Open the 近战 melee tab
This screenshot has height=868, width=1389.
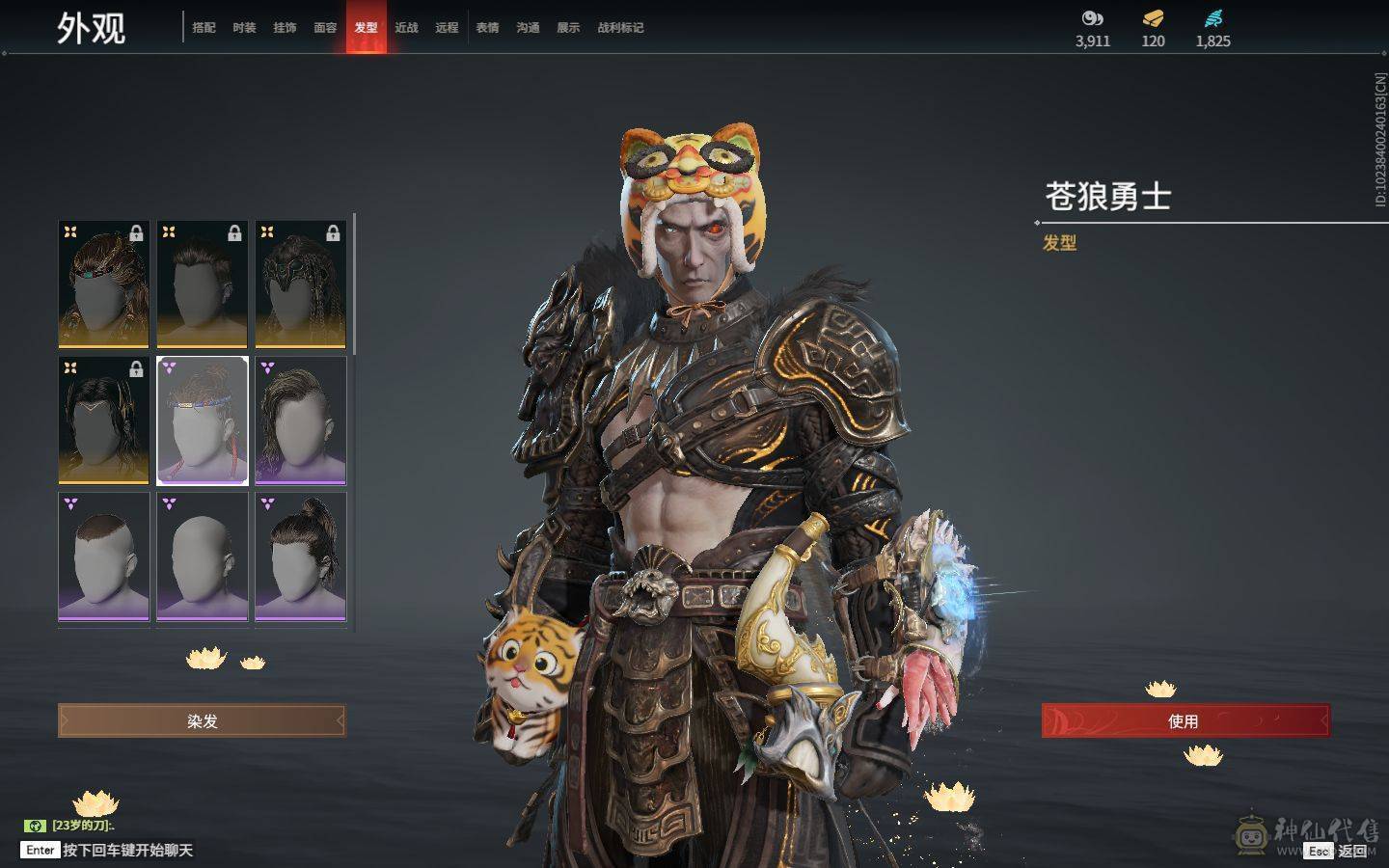(406, 28)
